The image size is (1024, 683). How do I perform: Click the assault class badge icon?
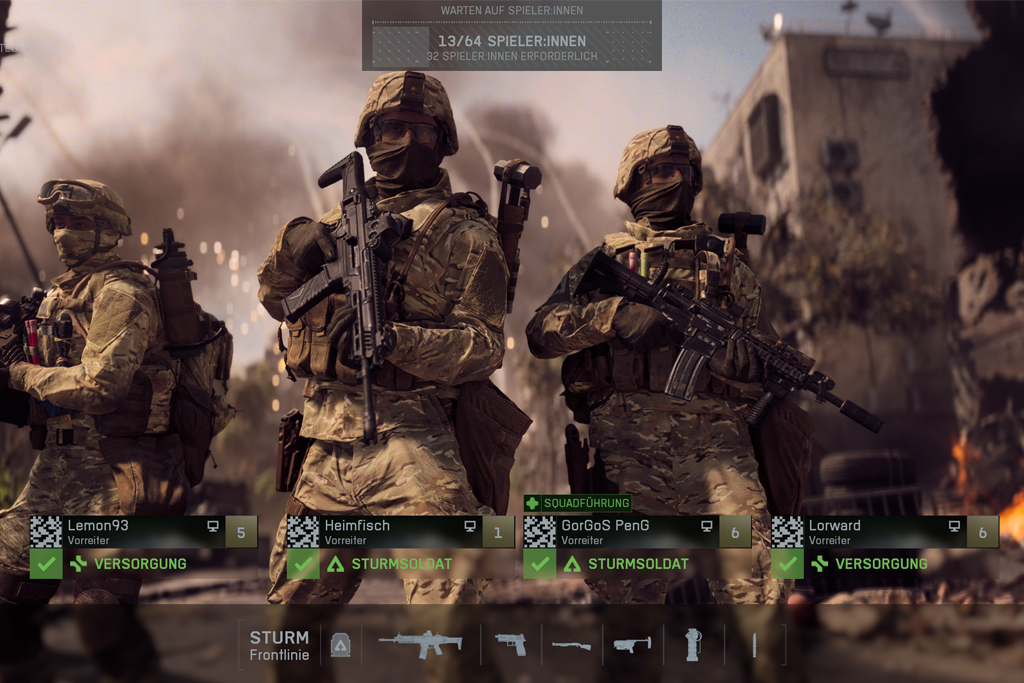coord(340,646)
